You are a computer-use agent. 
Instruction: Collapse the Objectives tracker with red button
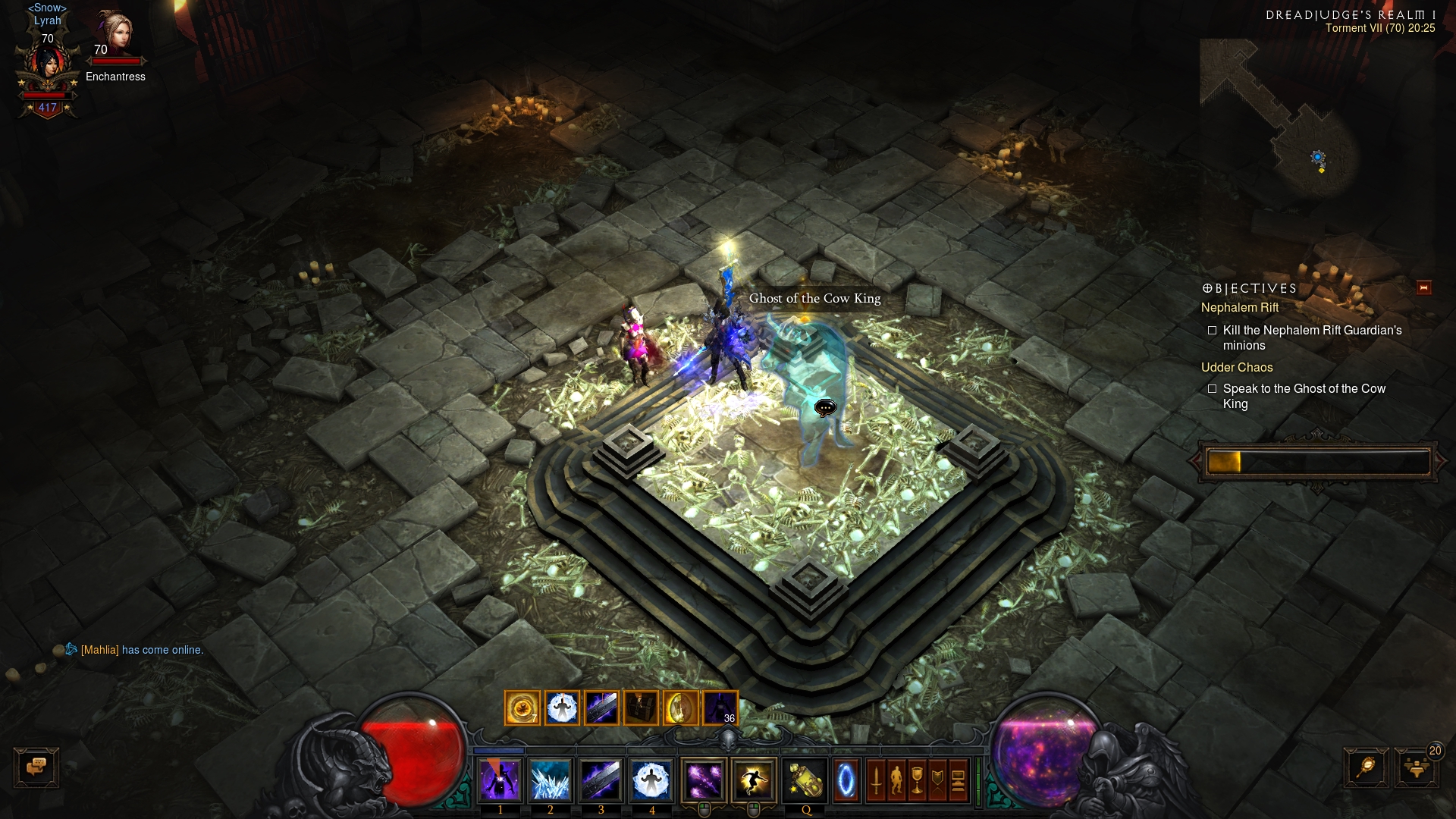coord(1423,288)
